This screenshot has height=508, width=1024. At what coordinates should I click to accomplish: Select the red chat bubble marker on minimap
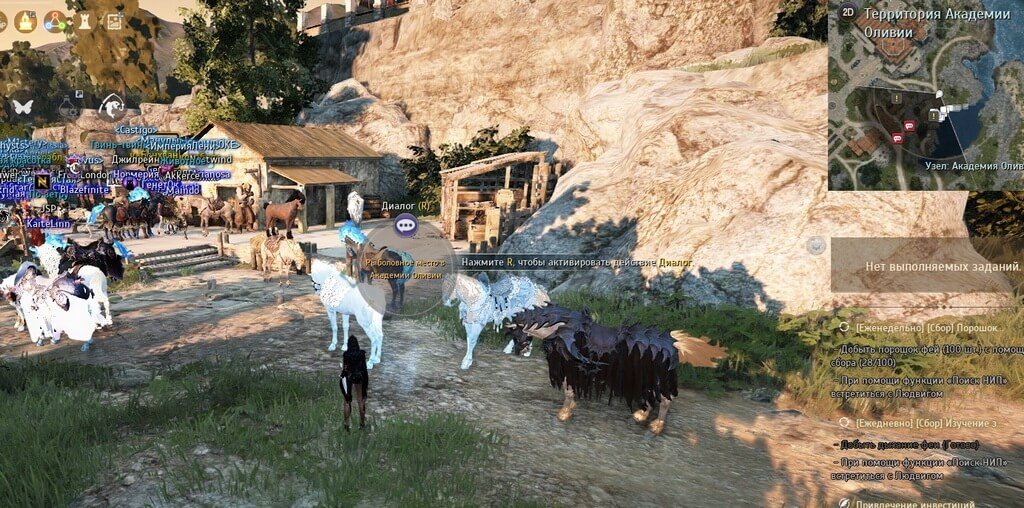909,126
